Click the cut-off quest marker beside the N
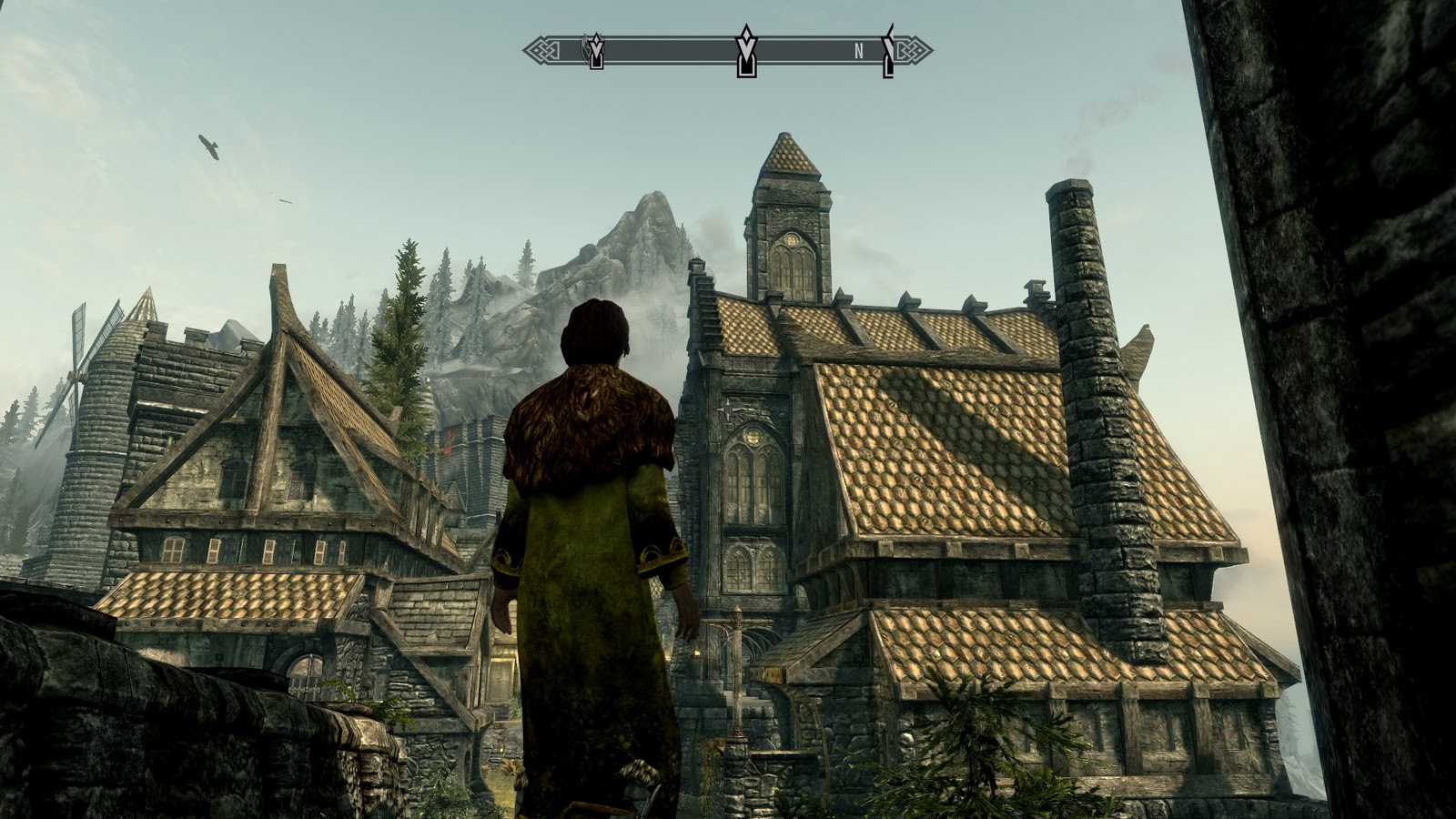The width and height of the screenshot is (1456, 819). 889,52
